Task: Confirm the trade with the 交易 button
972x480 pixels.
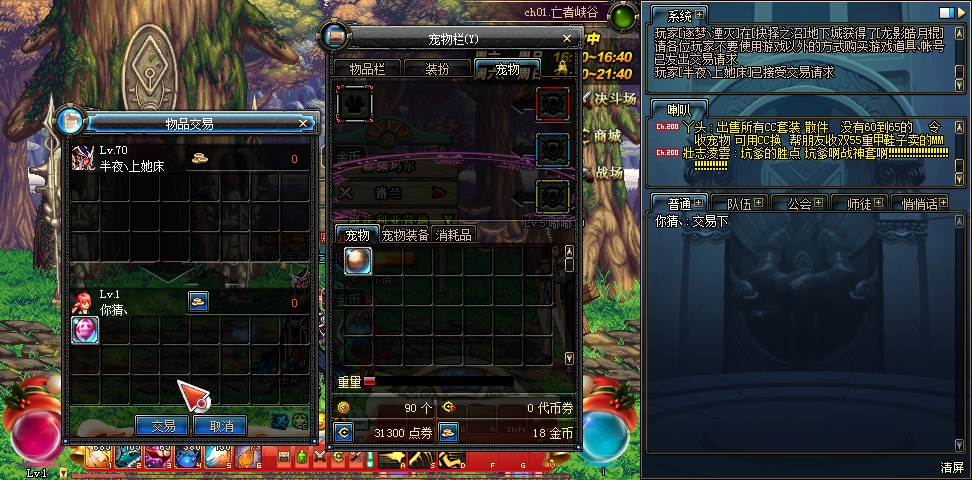Action: point(162,426)
